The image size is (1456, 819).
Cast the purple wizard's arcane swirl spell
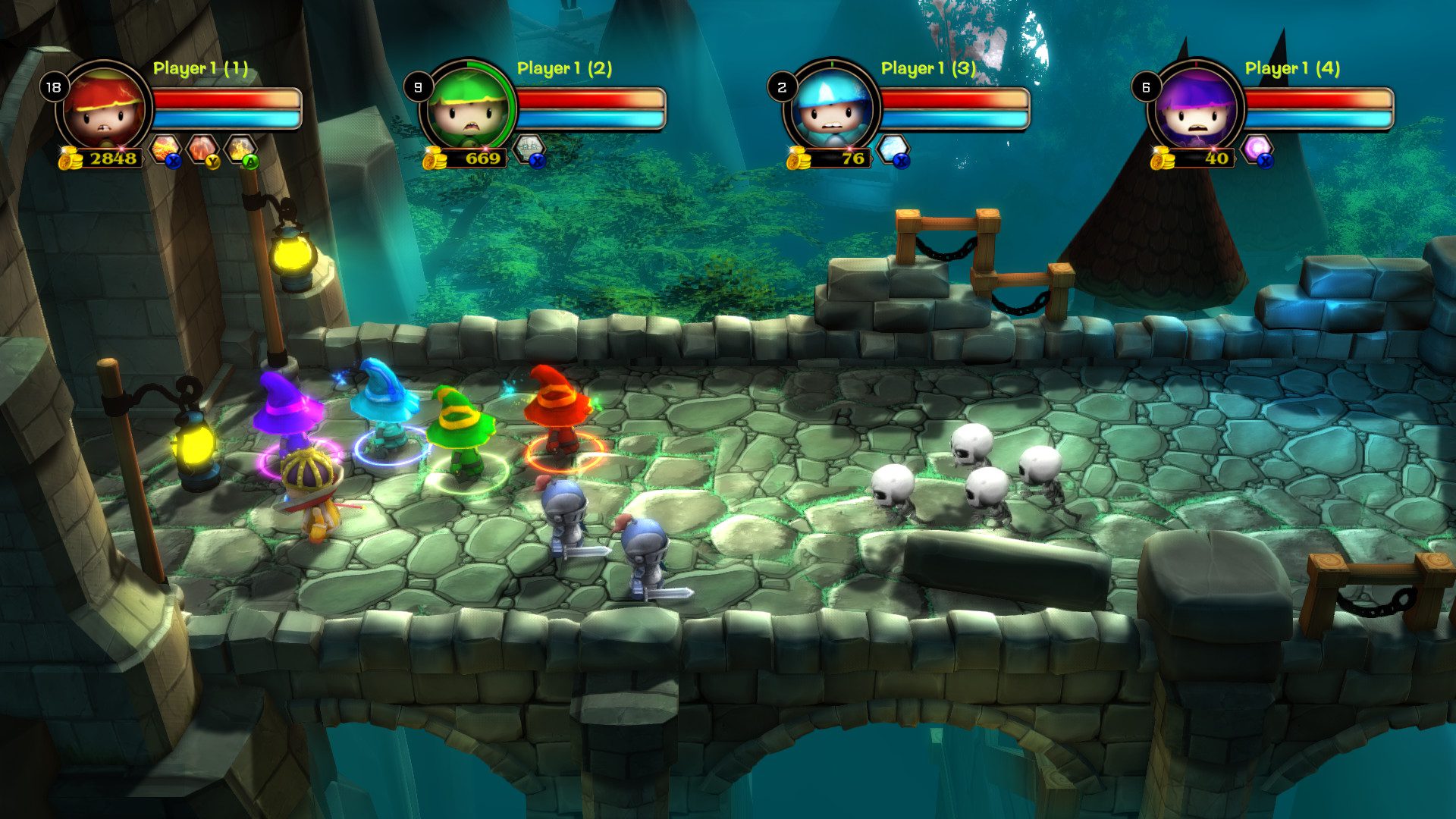(x=1257, y=149)
